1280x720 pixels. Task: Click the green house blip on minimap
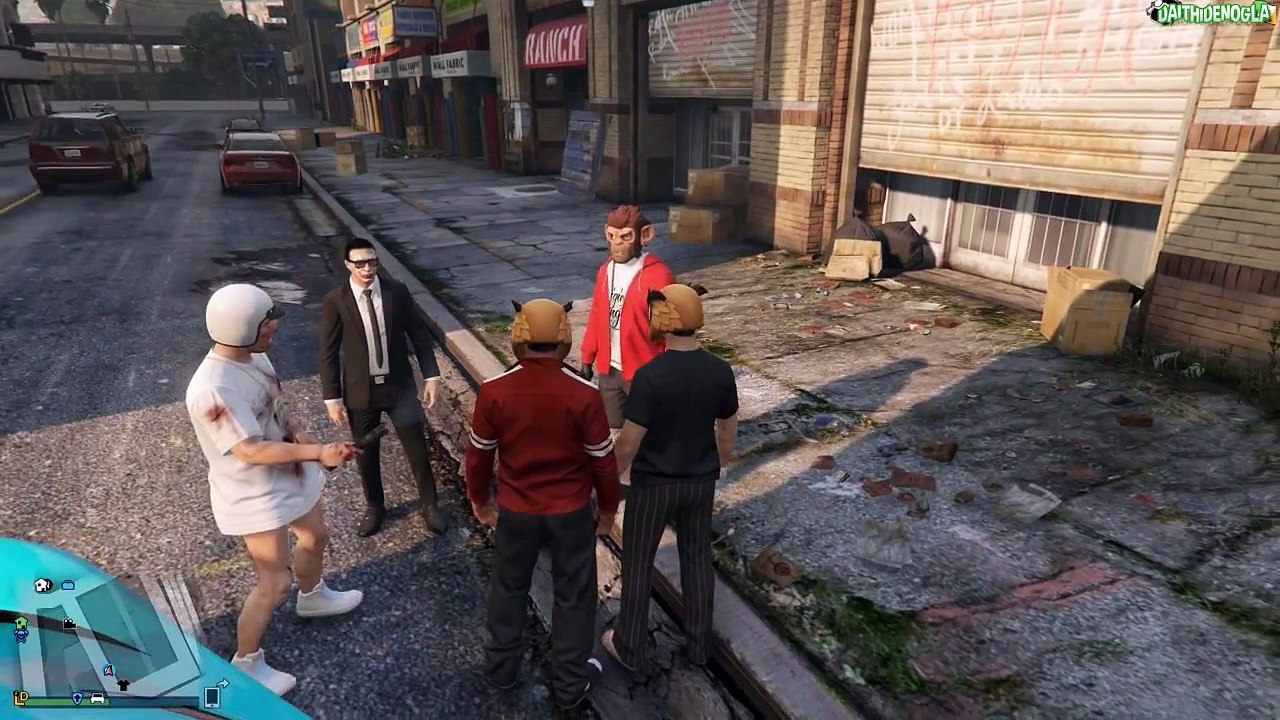[x=21, y=622]
